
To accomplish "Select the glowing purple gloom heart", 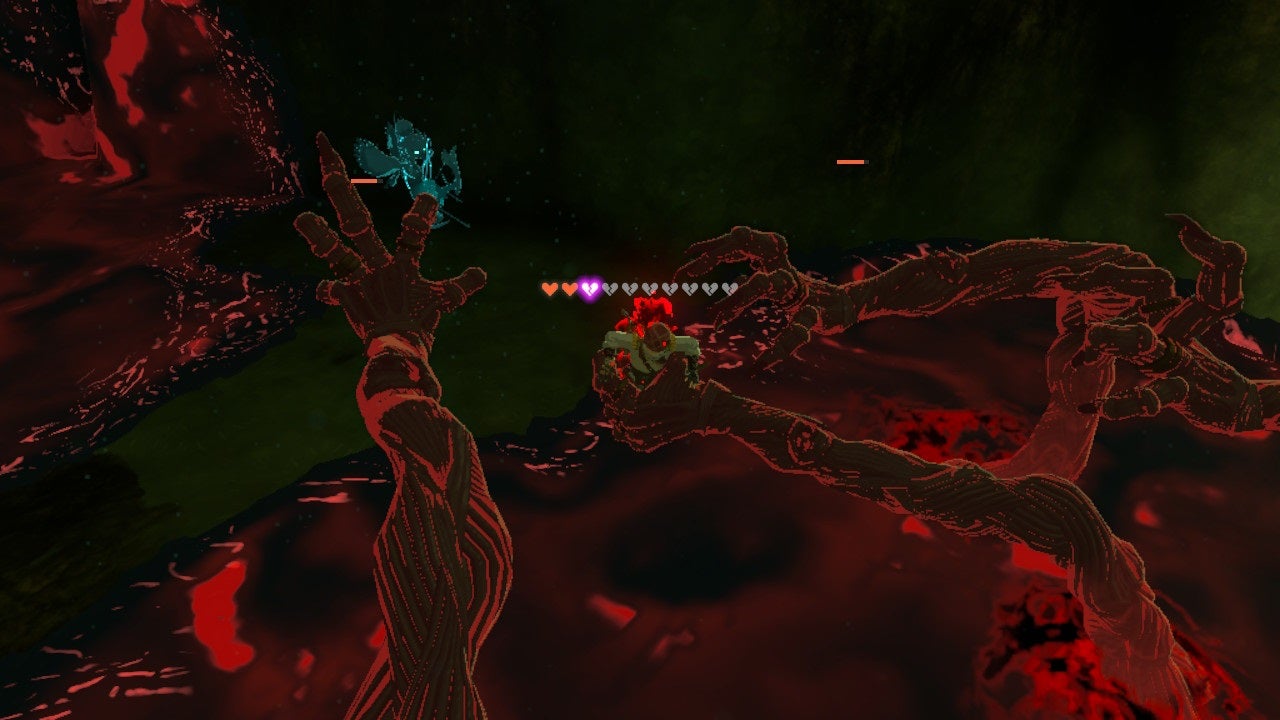I will (x=589, y=288).
